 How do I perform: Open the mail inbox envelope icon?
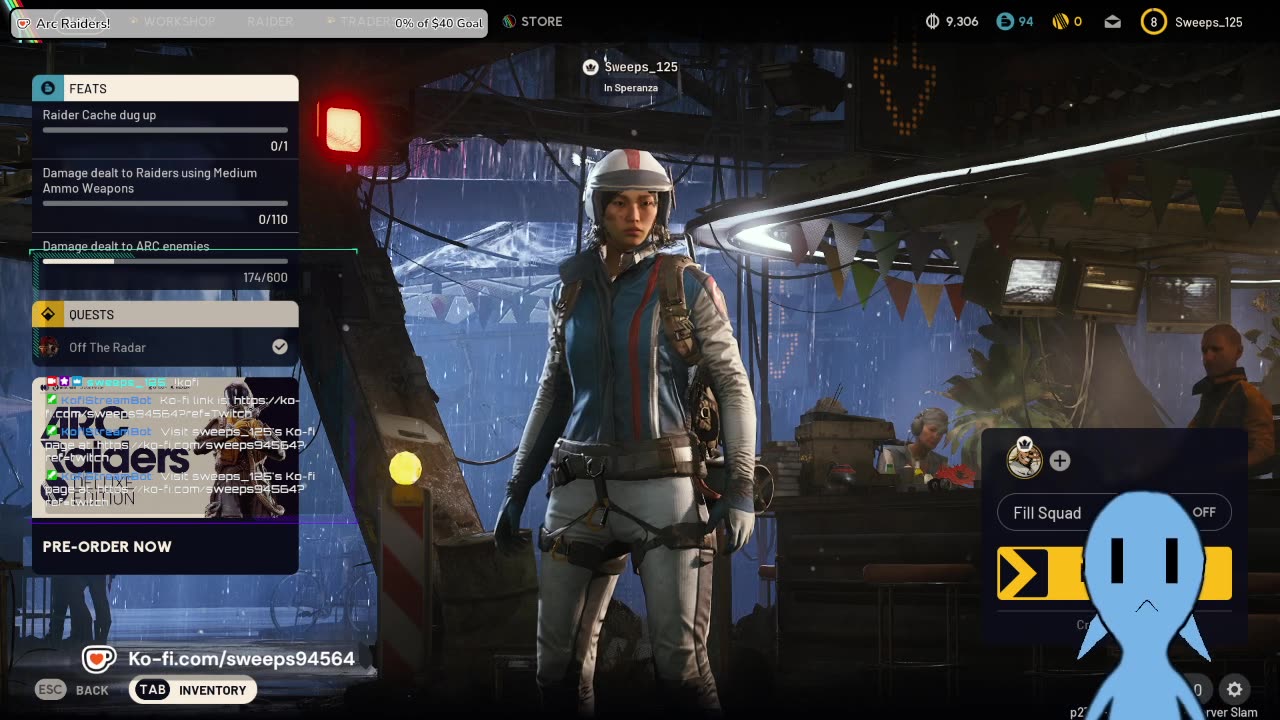[1113, 22]
